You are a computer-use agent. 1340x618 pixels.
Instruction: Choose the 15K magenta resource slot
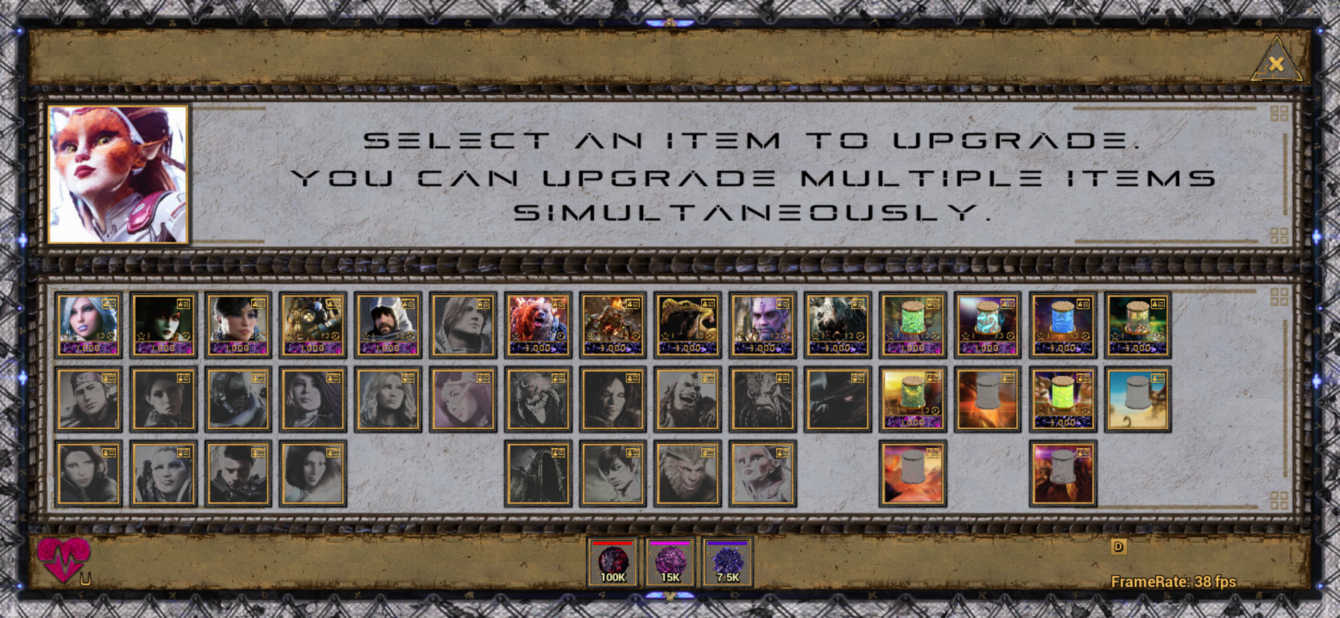pyautogui.click(x=670, y=562)
